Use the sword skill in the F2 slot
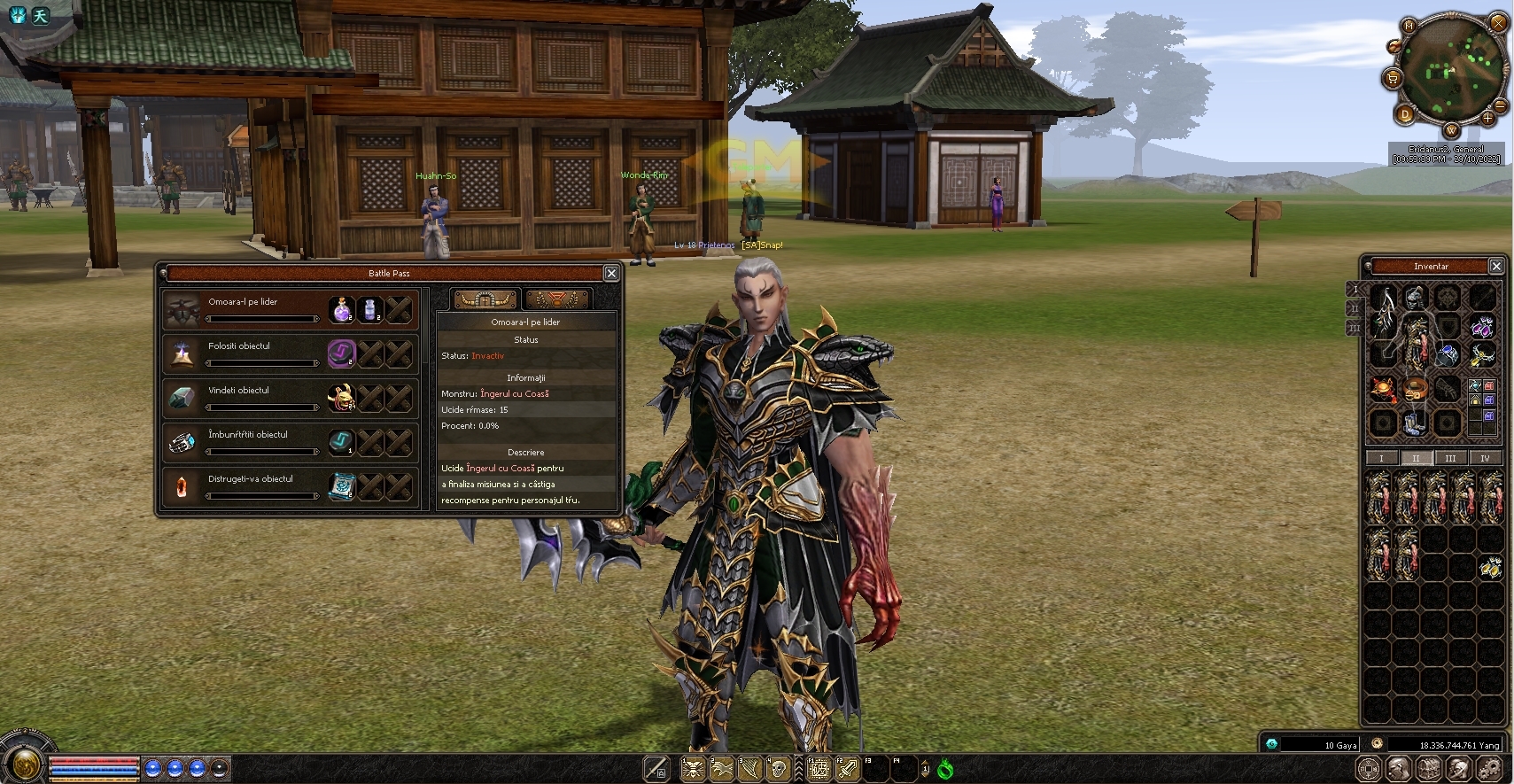1514x784 pixels. click(847, 769)
